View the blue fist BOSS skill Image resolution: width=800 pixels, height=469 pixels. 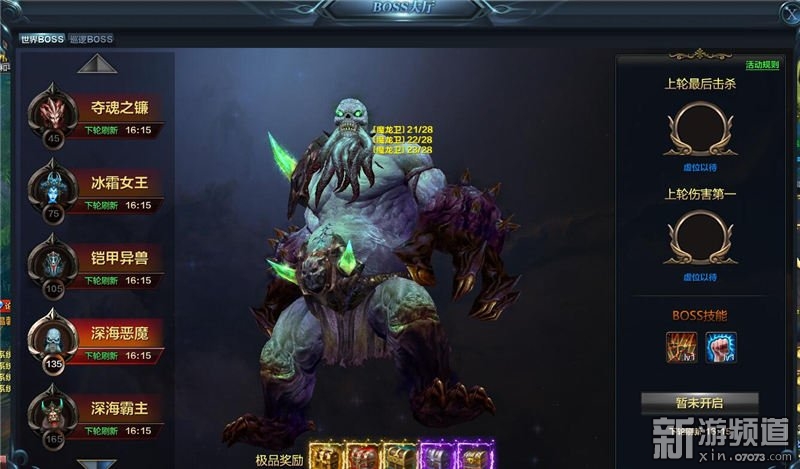click(718, 347)
